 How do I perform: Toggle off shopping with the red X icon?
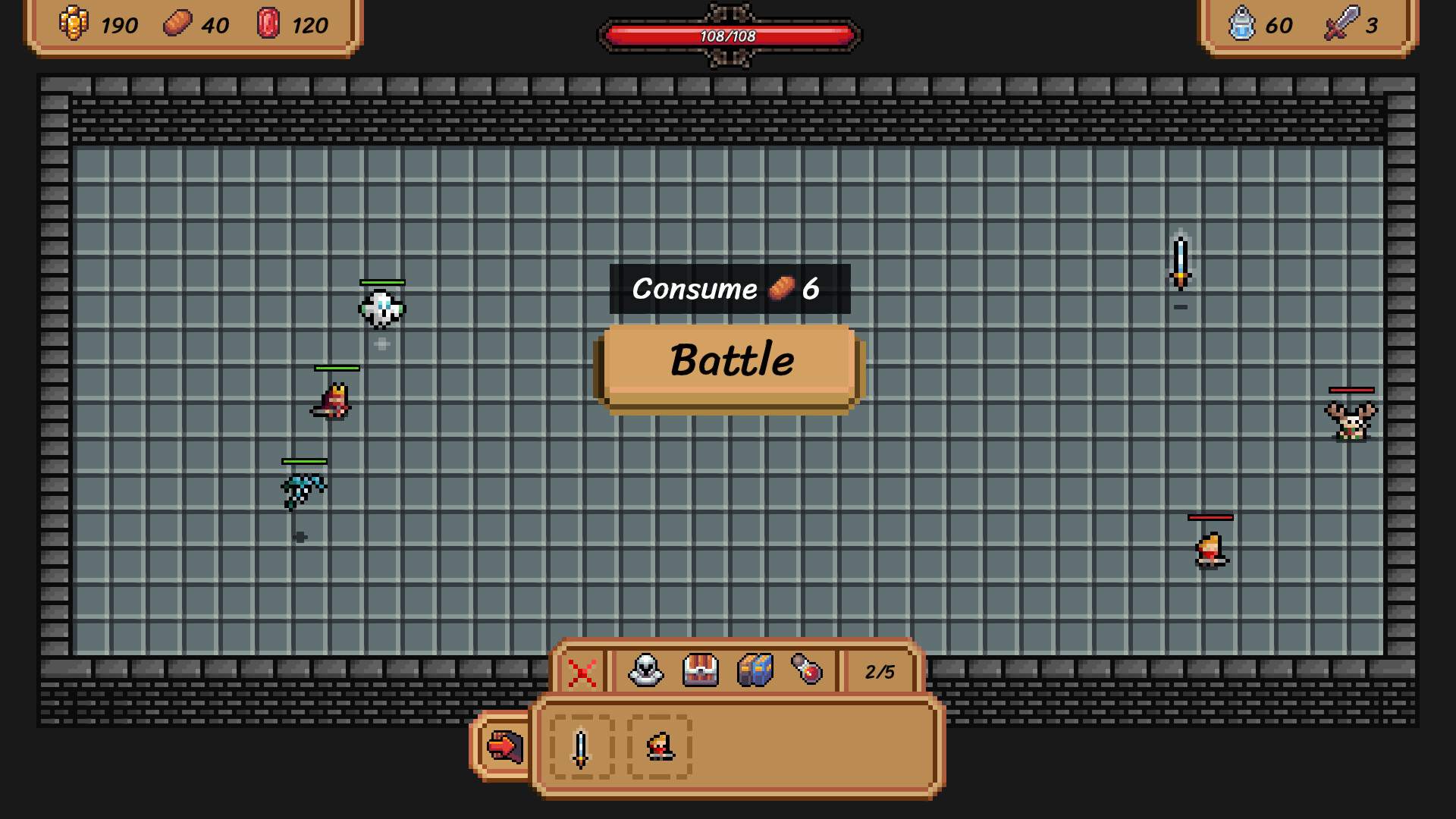(x=582, y=671)
